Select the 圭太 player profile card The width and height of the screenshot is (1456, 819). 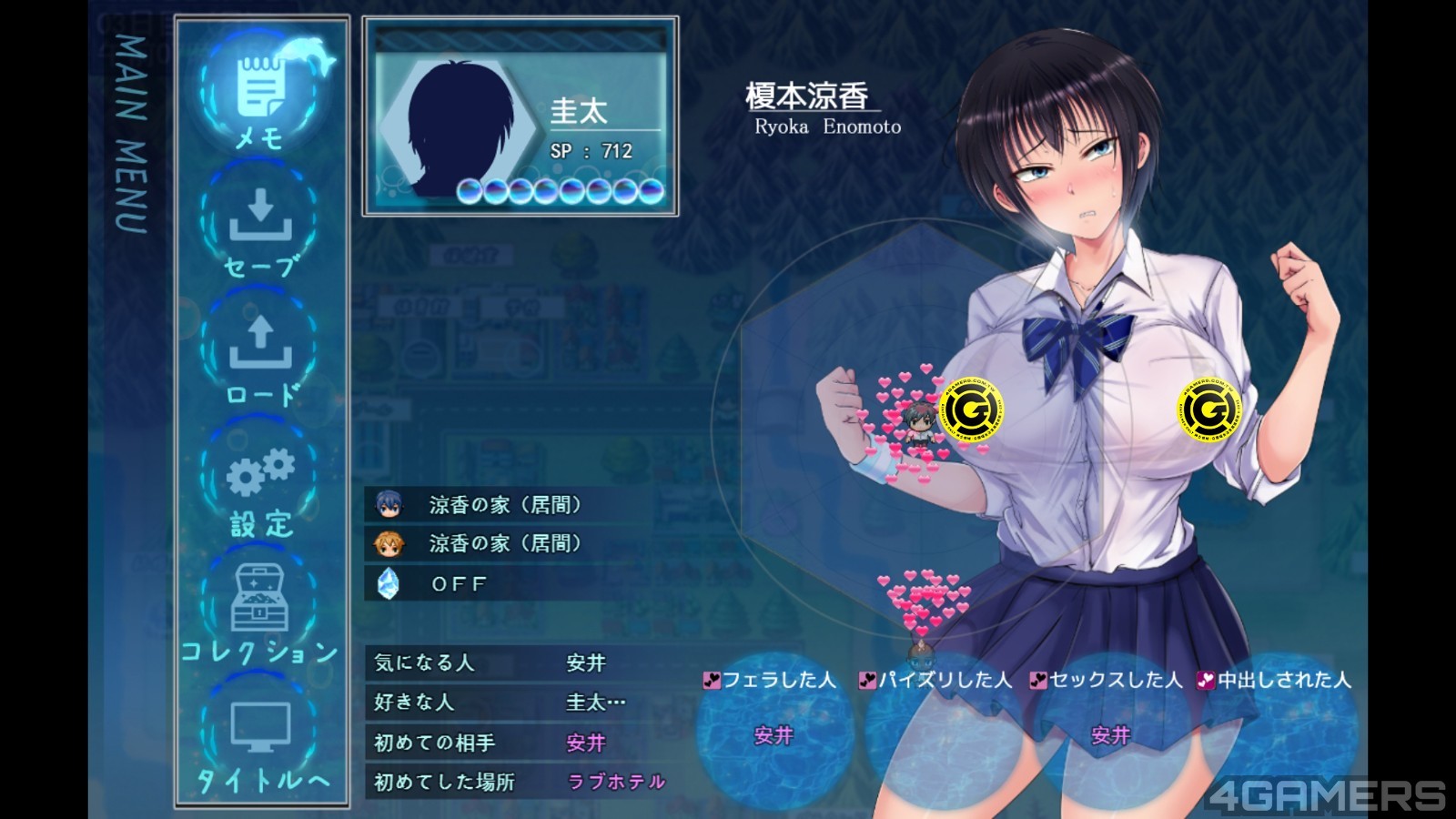pos(521,116)
